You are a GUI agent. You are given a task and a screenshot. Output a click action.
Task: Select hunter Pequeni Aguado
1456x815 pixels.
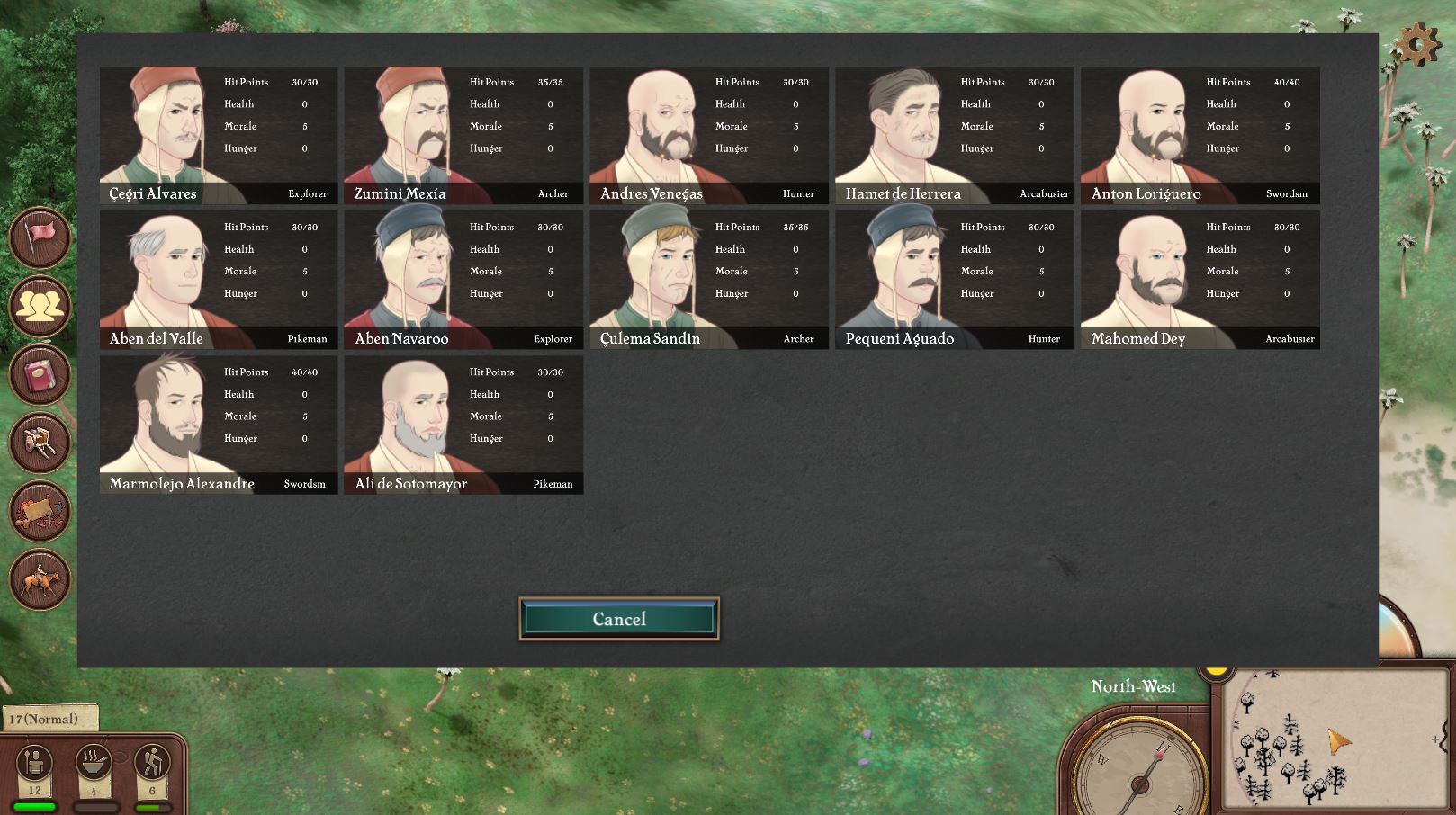[955, 280]
